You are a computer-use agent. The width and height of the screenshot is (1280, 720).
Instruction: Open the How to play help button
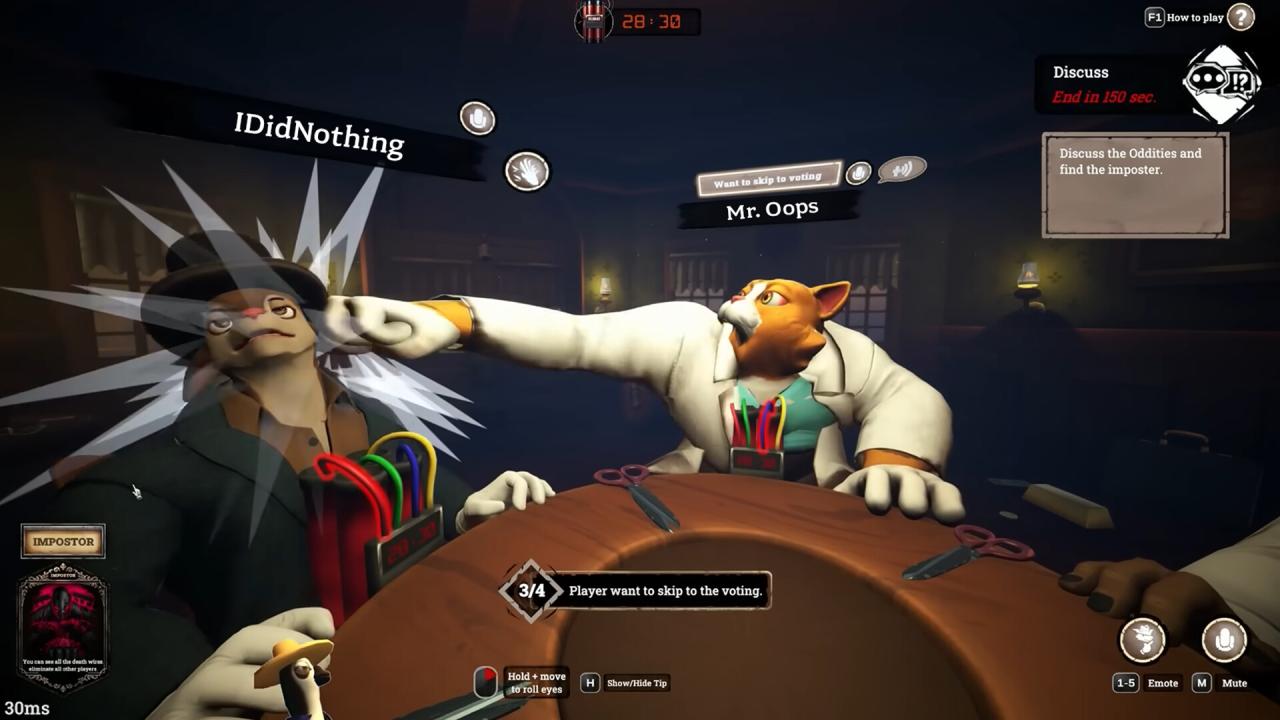pos(1240,17)
